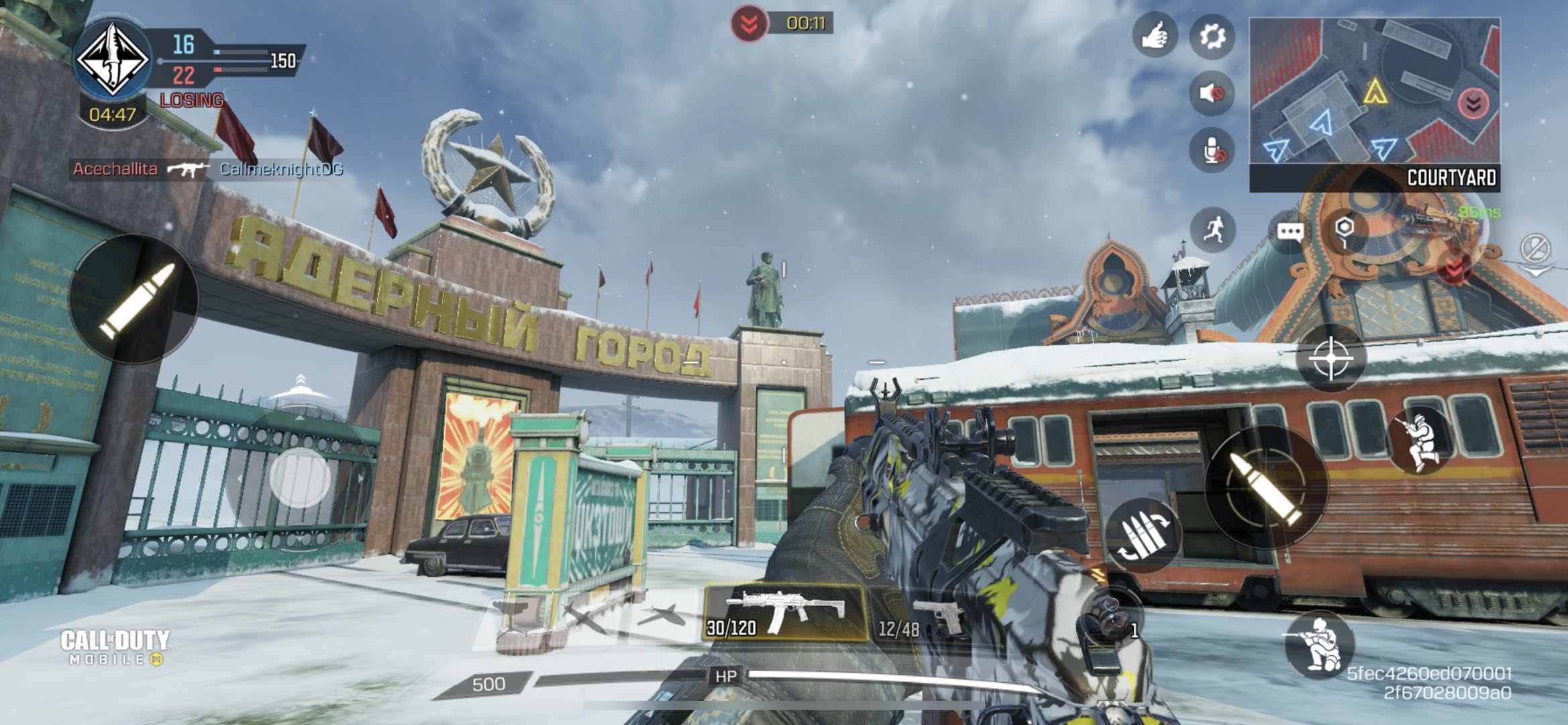Tap the hexagon marker icon
The width and height of the screenshot is (1568, 725).
click(1345, 229)
